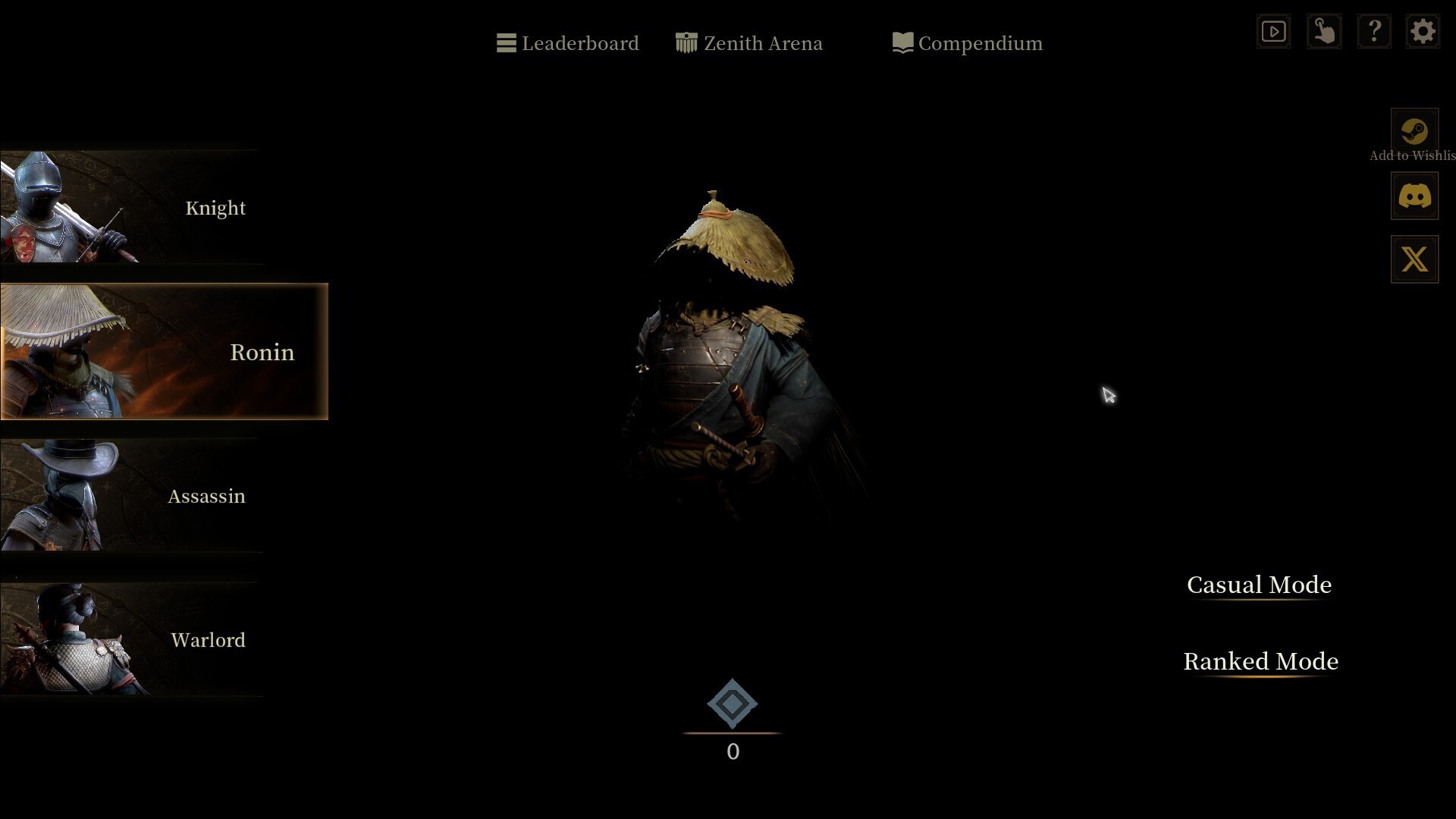Open the help question mark panel
Screen dimensions: 1456x819
click(1375, 31)
